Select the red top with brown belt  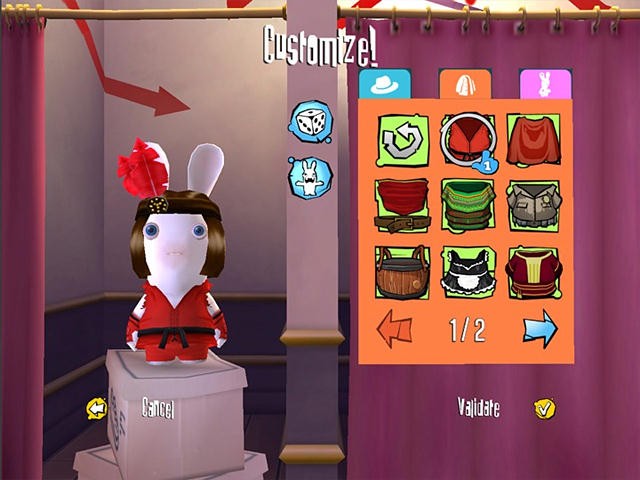[403, 206]
